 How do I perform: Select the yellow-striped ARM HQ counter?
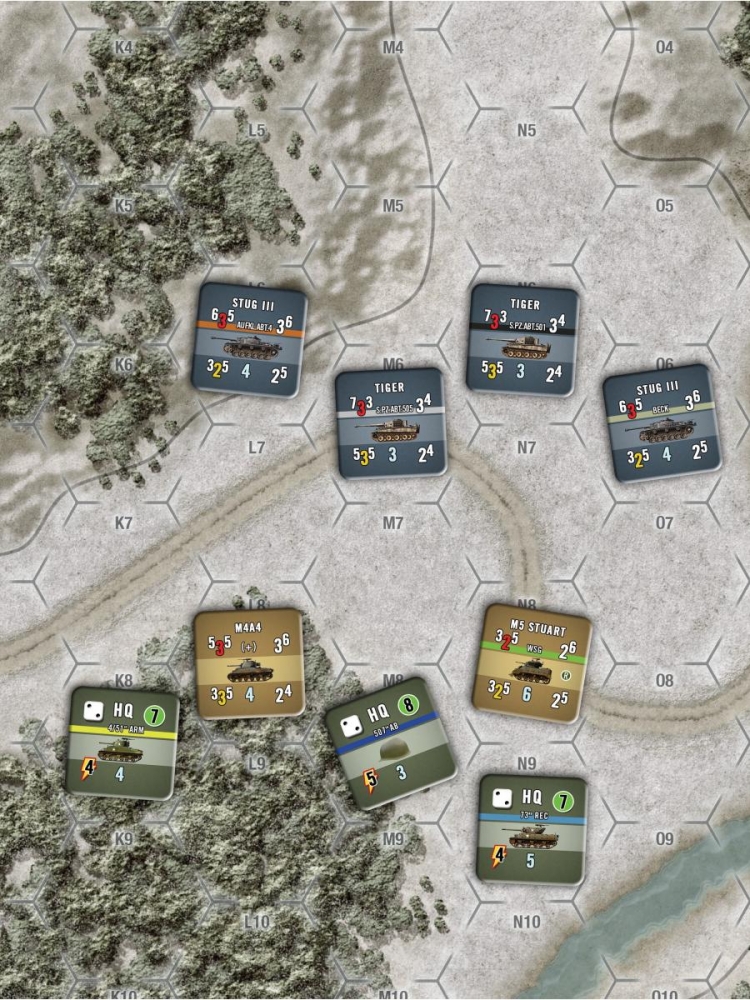pyautogui.click(x=124, y=742)
